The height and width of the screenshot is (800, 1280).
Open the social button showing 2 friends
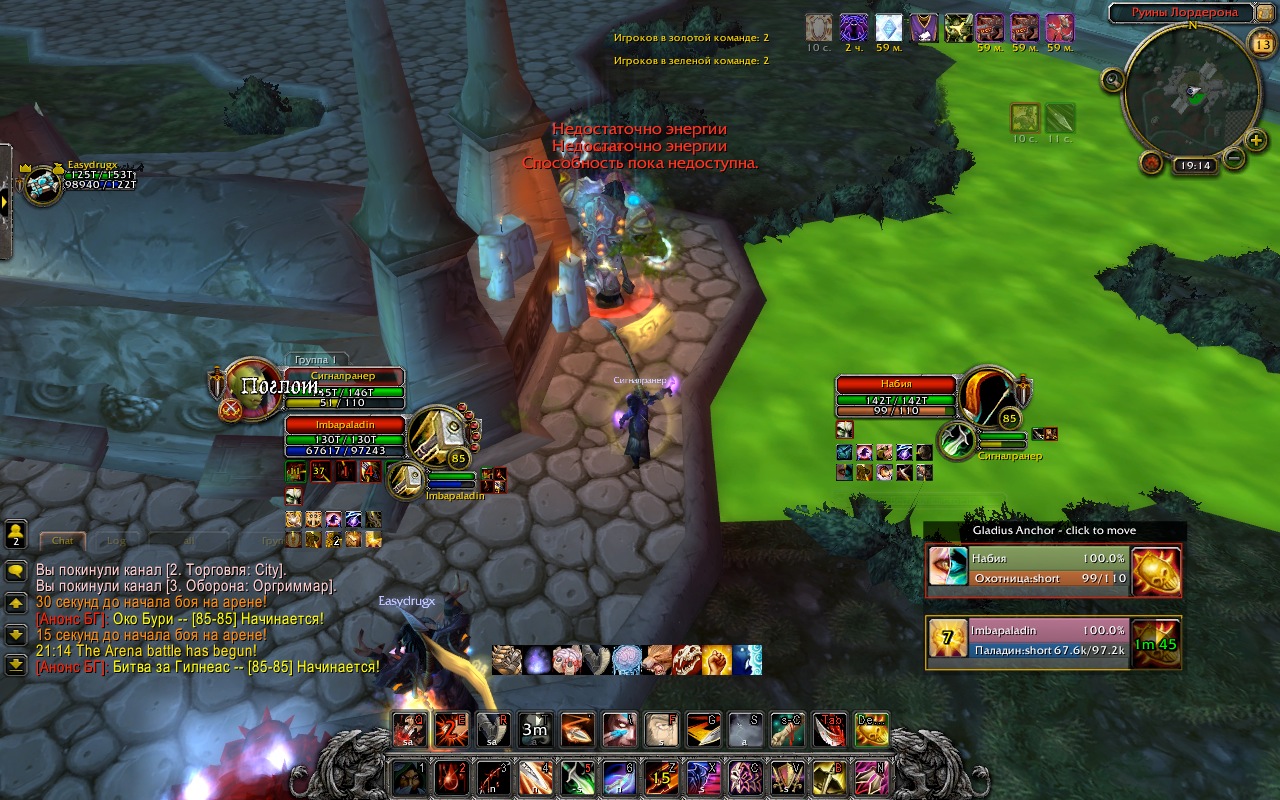(16, 535)
